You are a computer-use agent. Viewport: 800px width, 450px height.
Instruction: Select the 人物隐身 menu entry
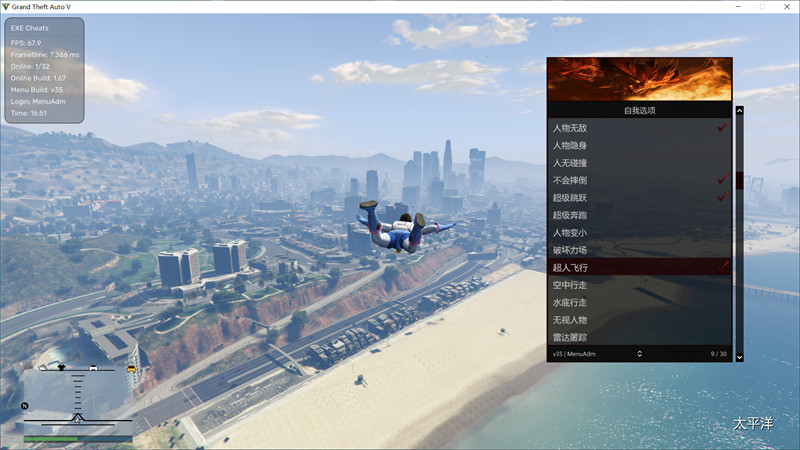(638, 145)
